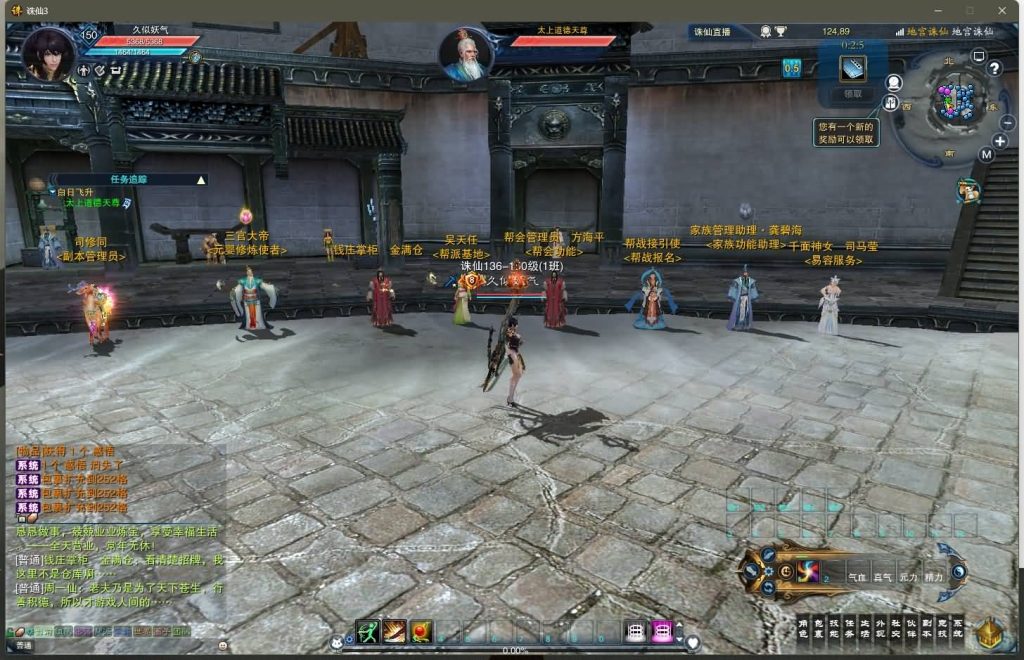Open the golden pavilion shop icon
The width and height of the screenshot is (1024, 660).
[x=989, y=632]
